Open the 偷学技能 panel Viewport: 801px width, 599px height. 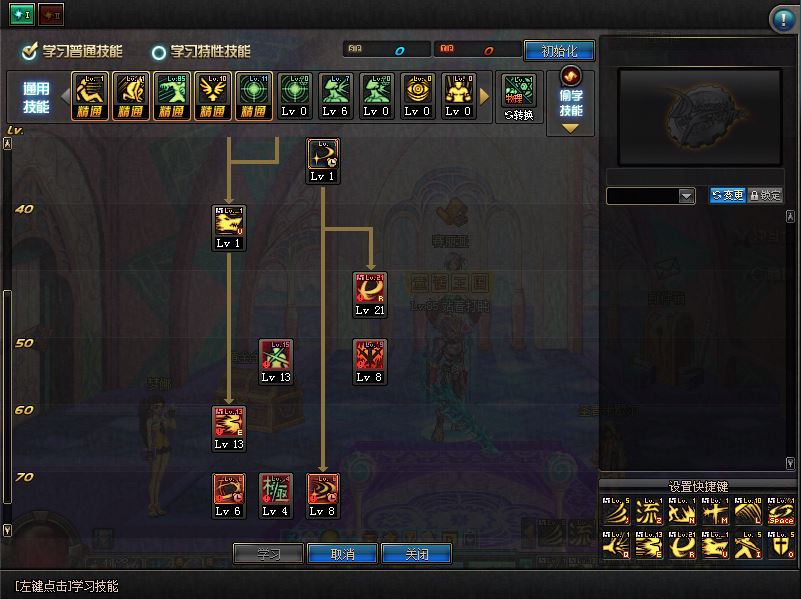[x=571, y=101]
